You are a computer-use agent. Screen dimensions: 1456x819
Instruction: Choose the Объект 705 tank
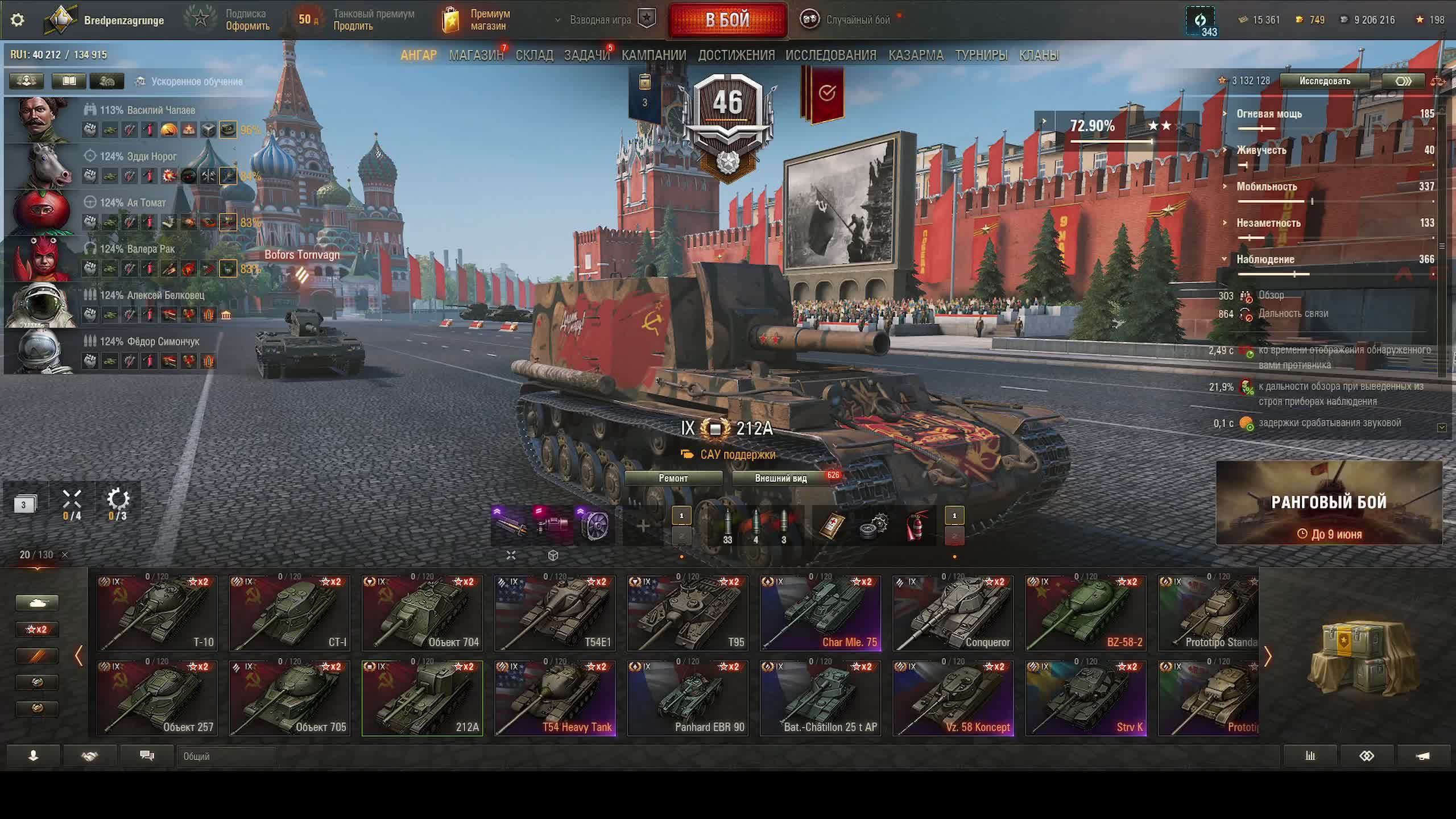[x=289, y=698]
